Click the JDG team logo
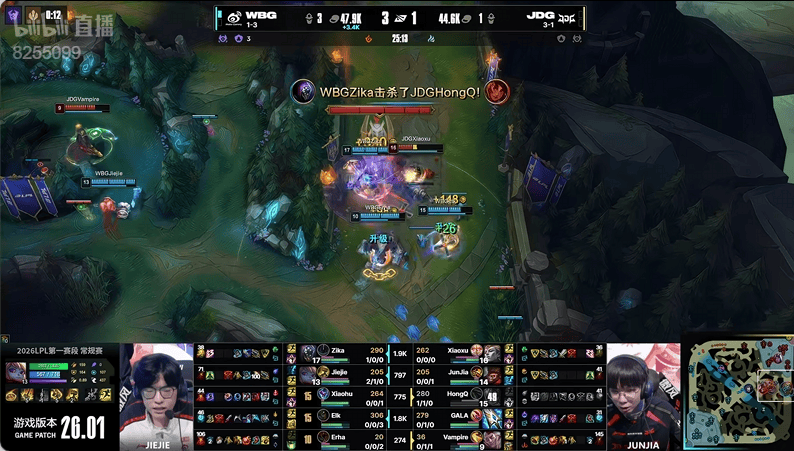The height and width of the screenshot is (451, 794). [566, 17]
